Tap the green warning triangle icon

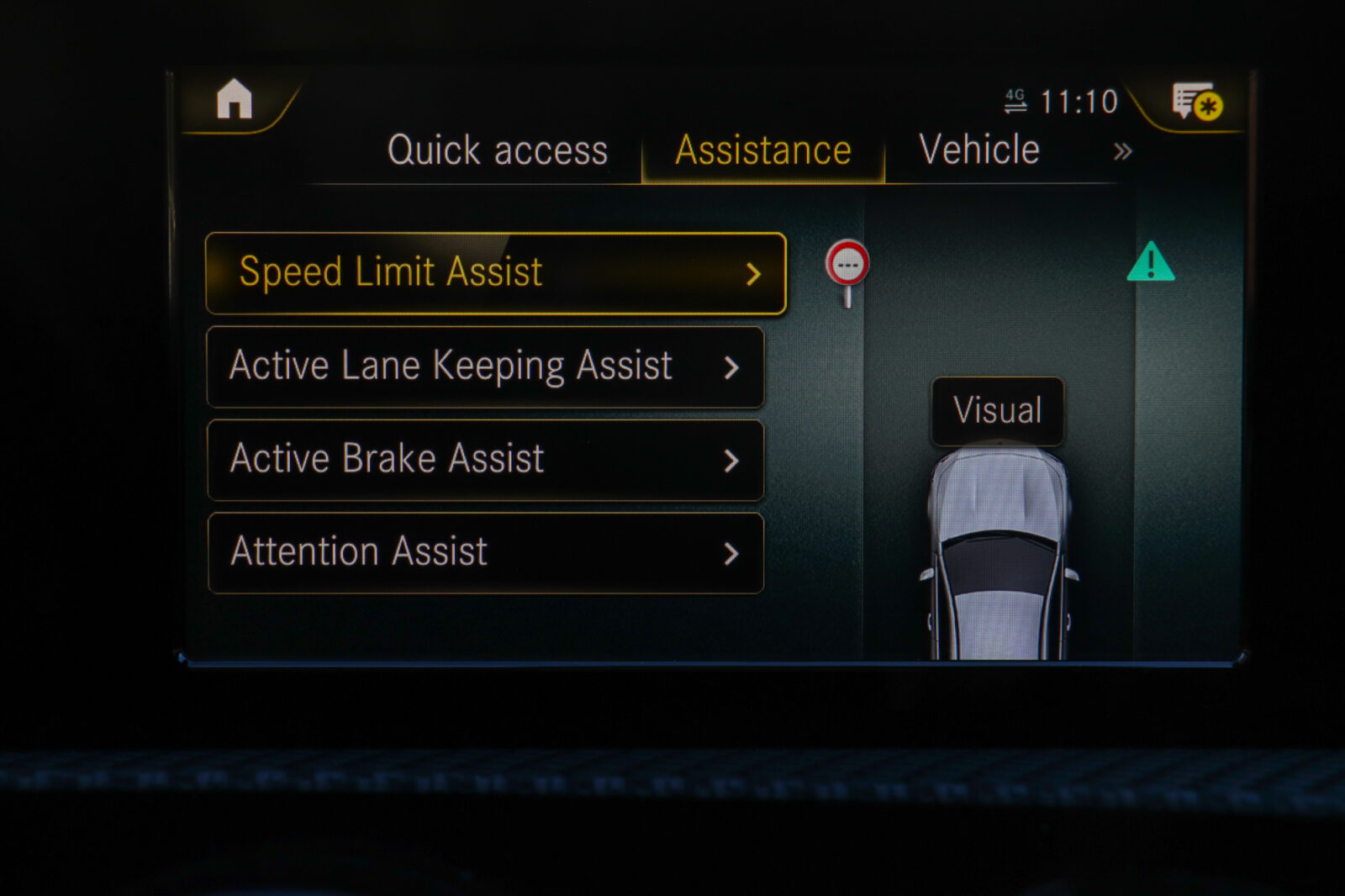click(x=1150, y=262)
